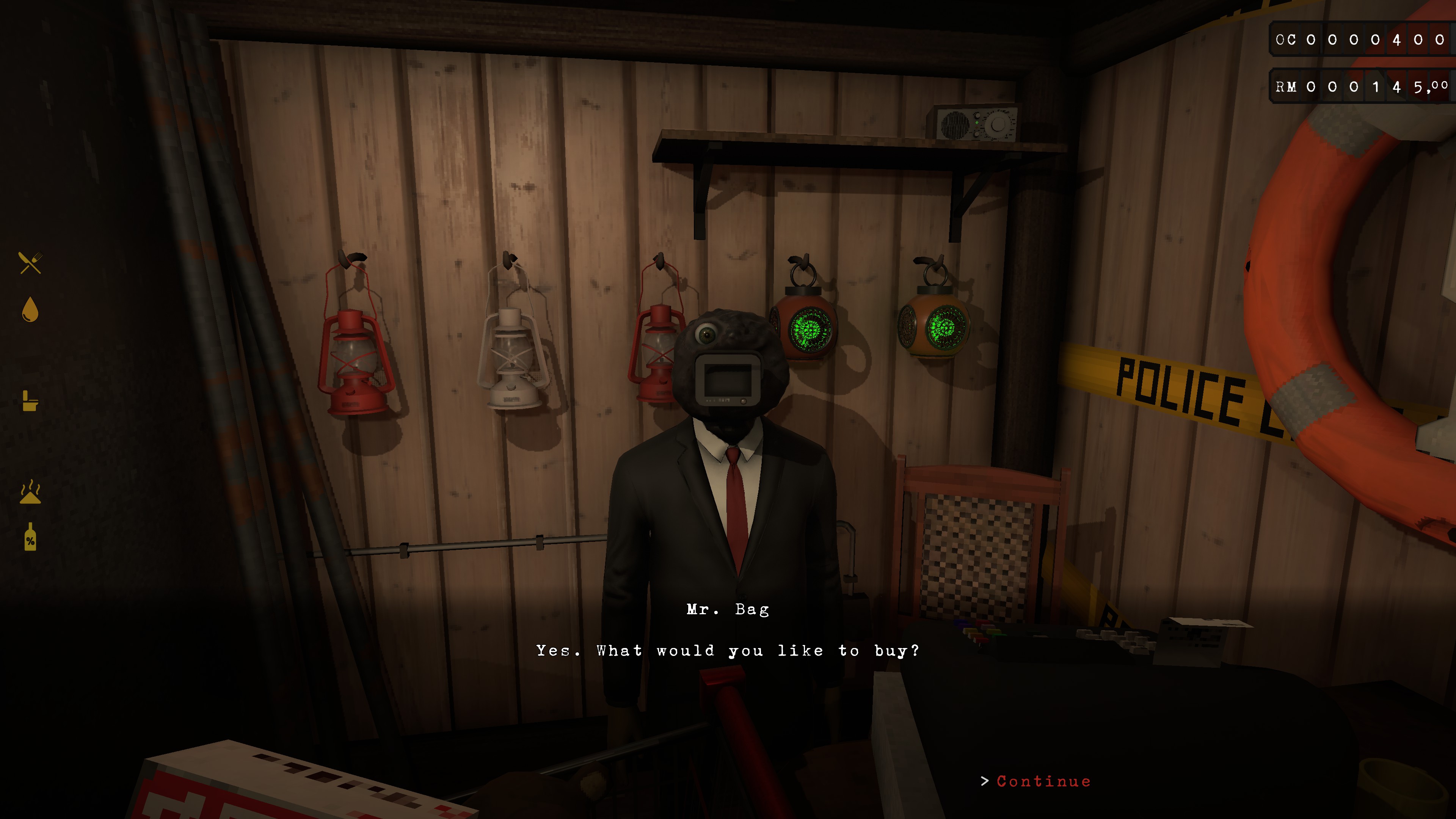Click the alcohol bottle status icon
This screenshot has height=819, width=1456.
tap(30, 537)
